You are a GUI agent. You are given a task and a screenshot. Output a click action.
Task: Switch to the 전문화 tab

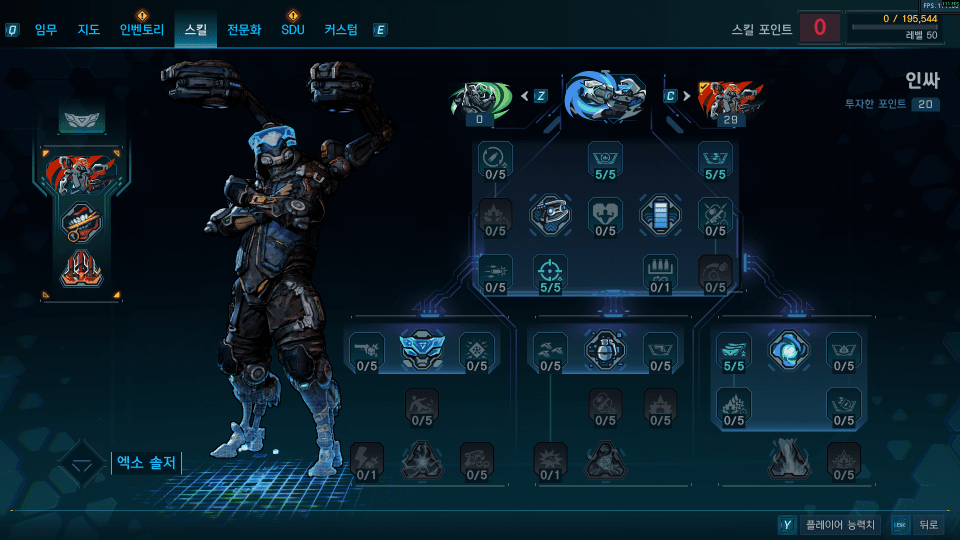(x=244, y=29)
